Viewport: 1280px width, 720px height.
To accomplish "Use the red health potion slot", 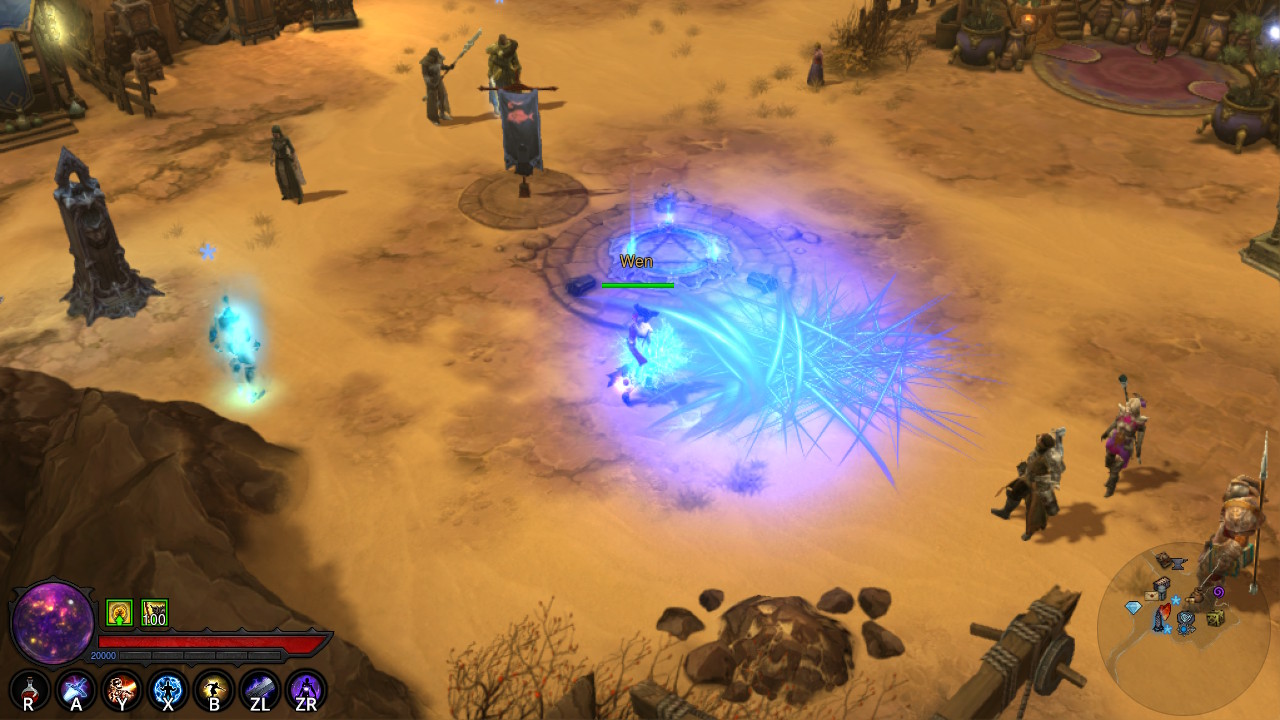I will point(29,690).
